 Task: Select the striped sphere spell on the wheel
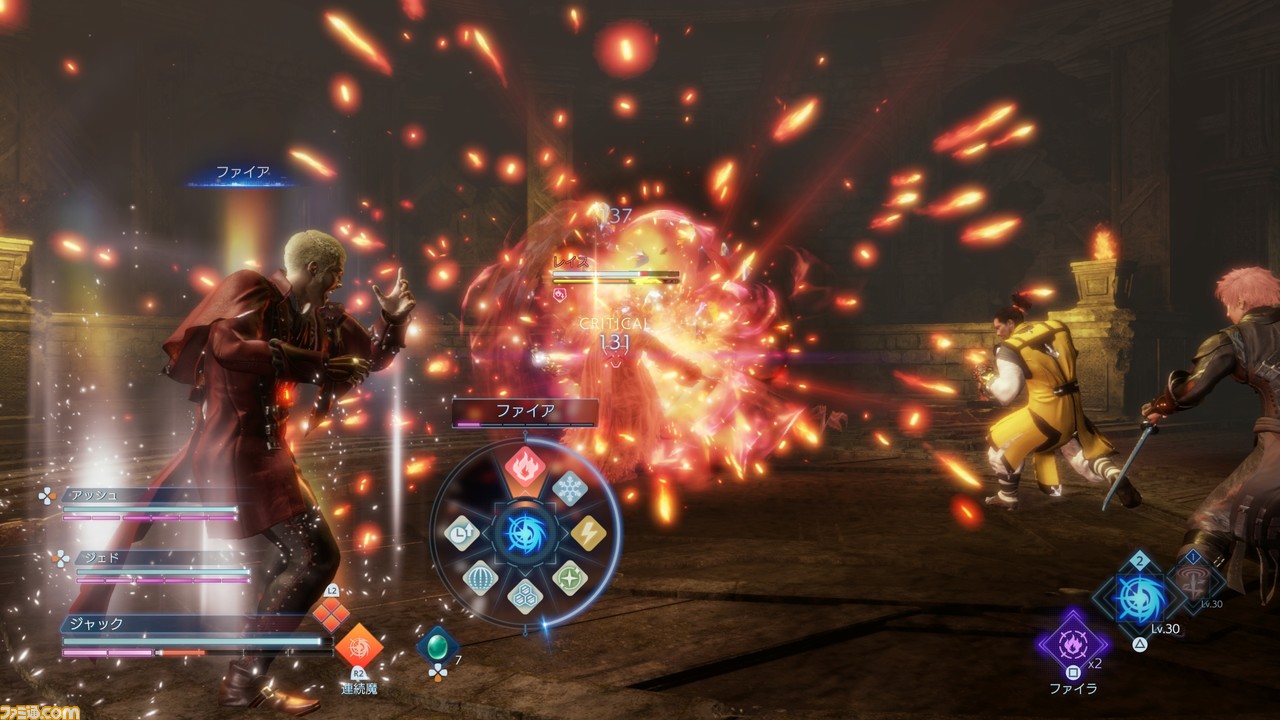(x=481, y=578)
